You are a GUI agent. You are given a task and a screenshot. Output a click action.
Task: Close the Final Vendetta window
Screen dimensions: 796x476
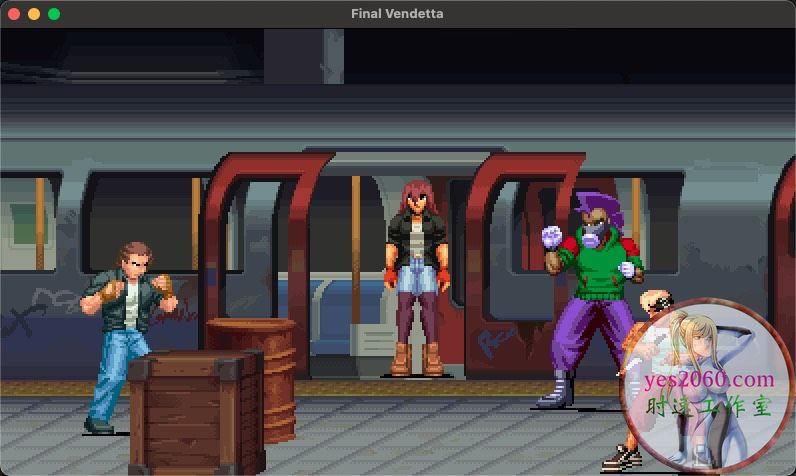tap(14, 14)
